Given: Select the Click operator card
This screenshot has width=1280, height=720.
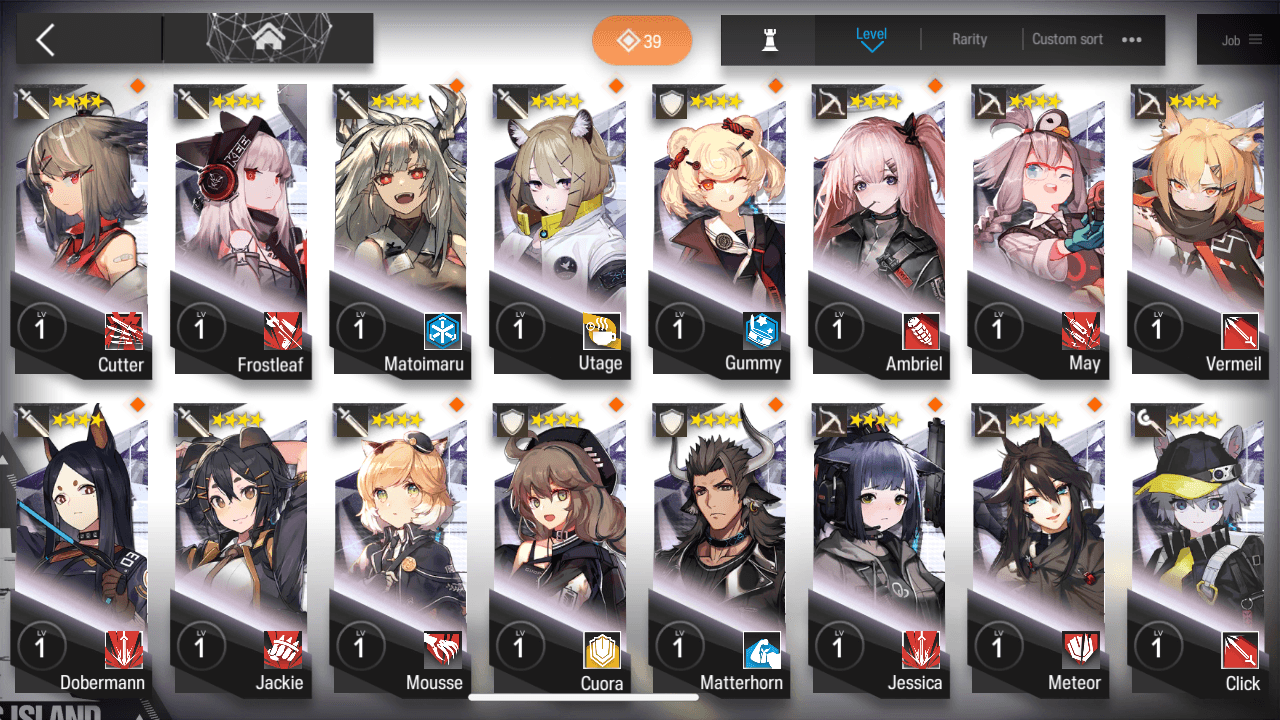Looking at the screenshot, I should pos(1196,550).
